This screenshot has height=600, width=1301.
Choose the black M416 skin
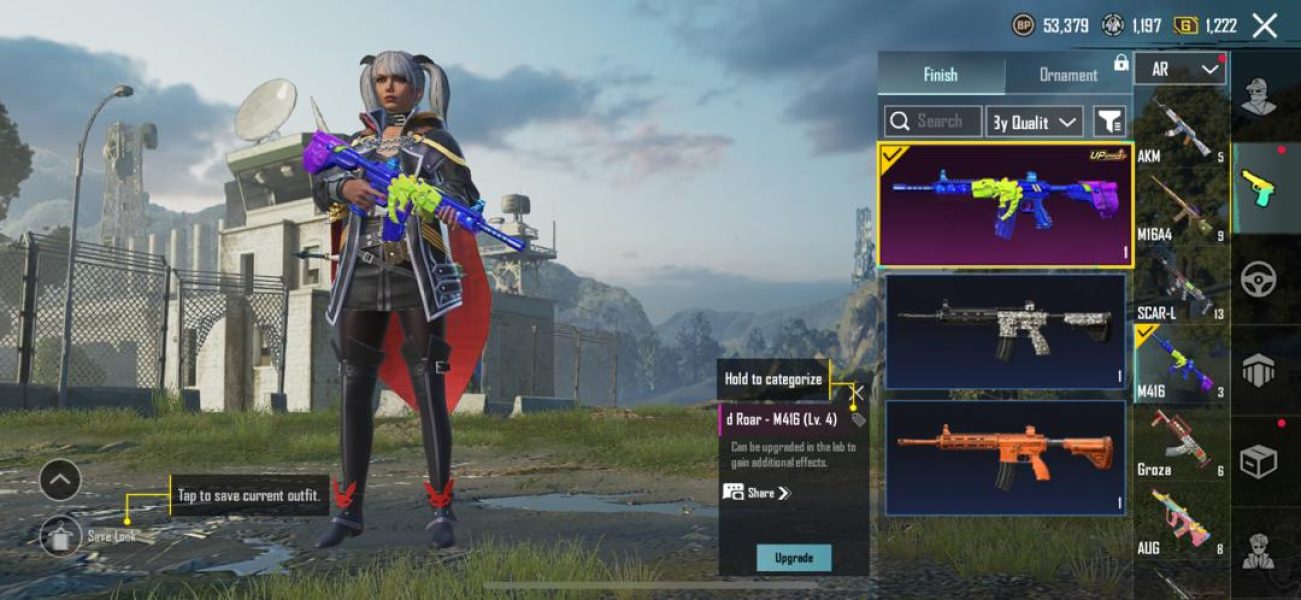tap(1005, 331)
